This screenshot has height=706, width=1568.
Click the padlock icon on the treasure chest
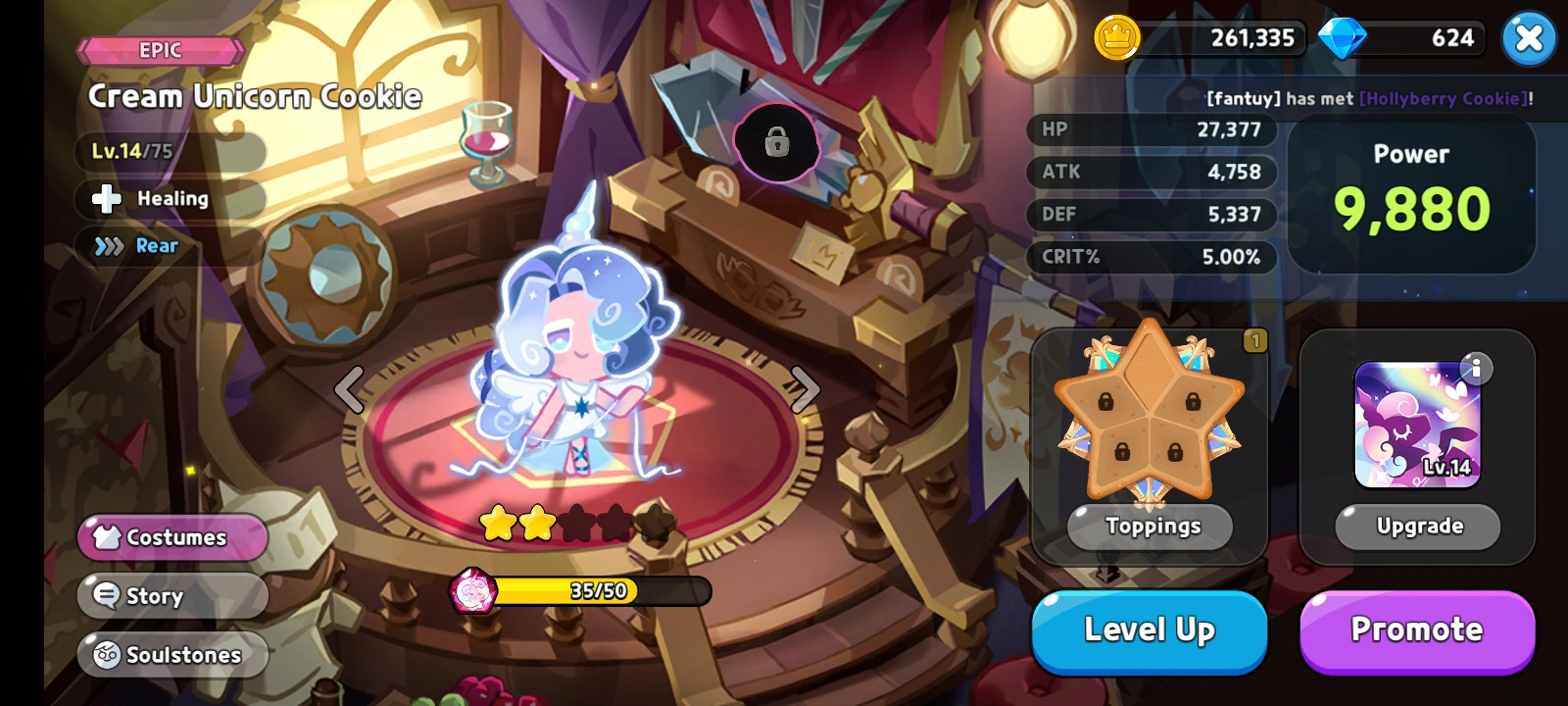775,144
